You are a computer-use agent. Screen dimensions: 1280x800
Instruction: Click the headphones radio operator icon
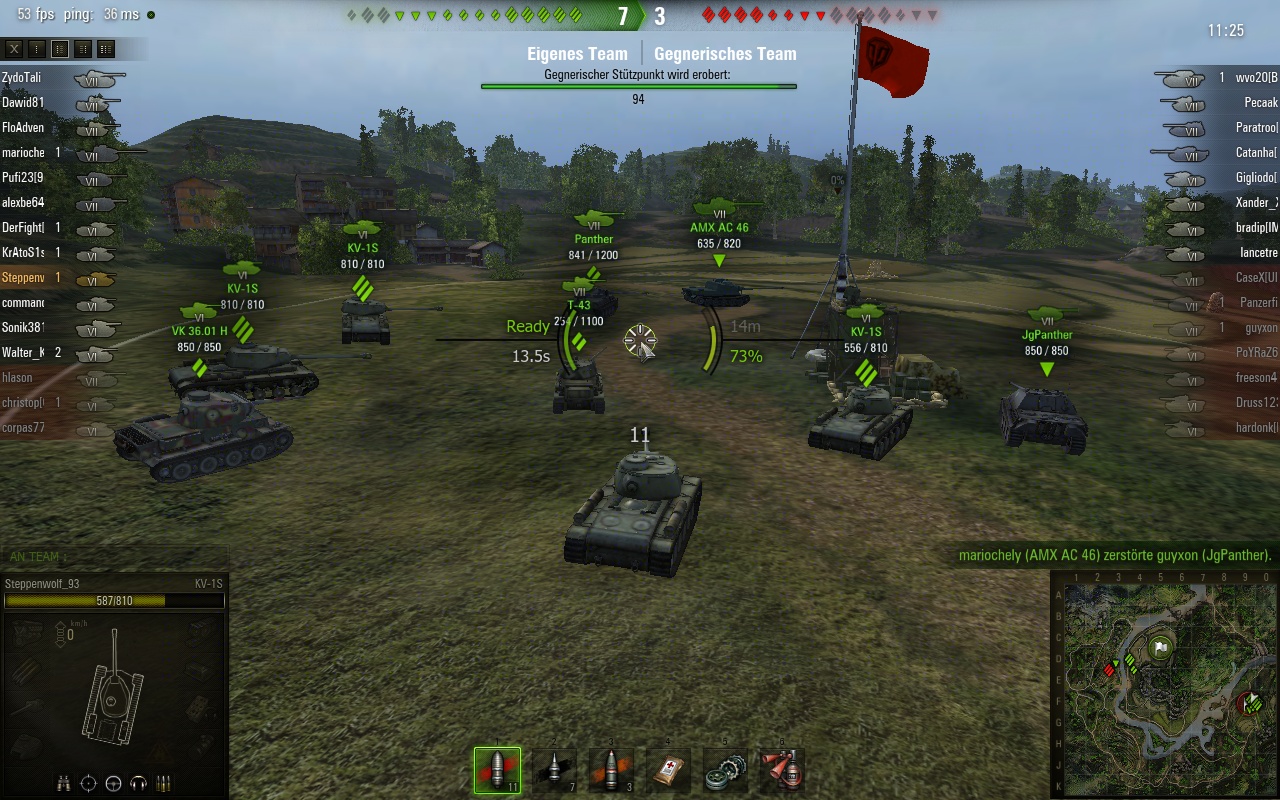[139, 783]
